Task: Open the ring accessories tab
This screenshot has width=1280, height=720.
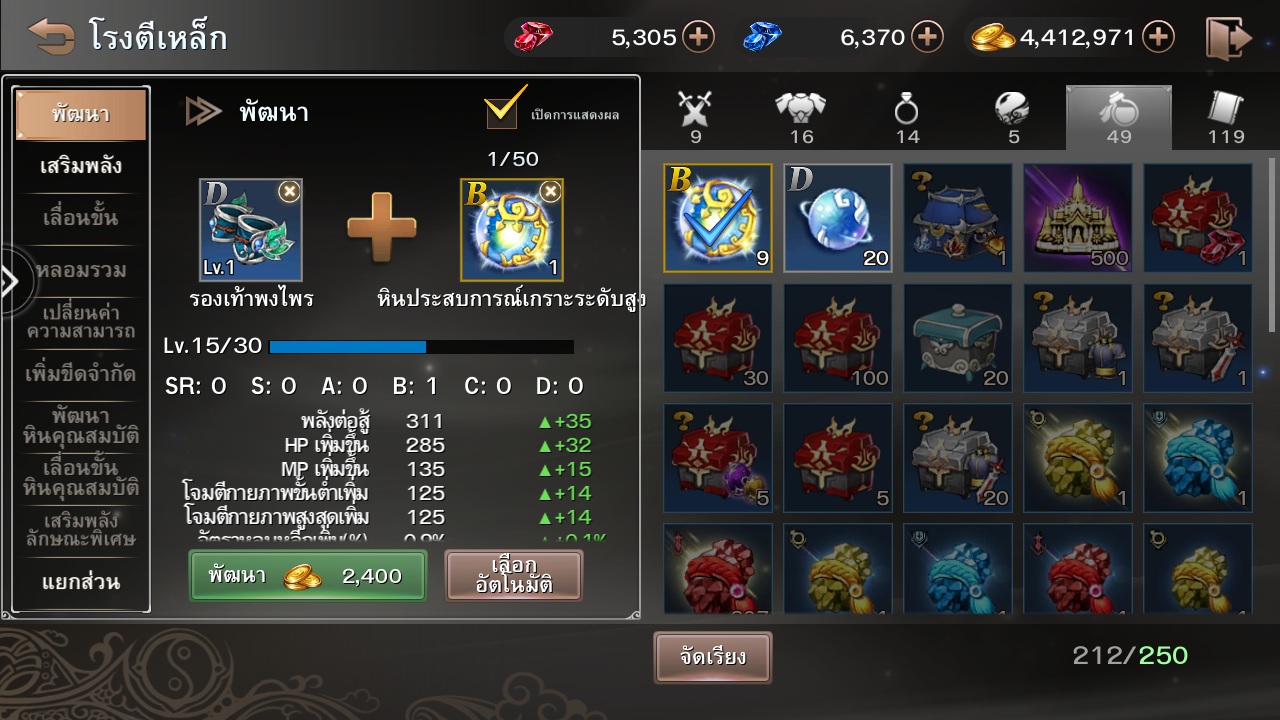Action: (x=907, y=116)
